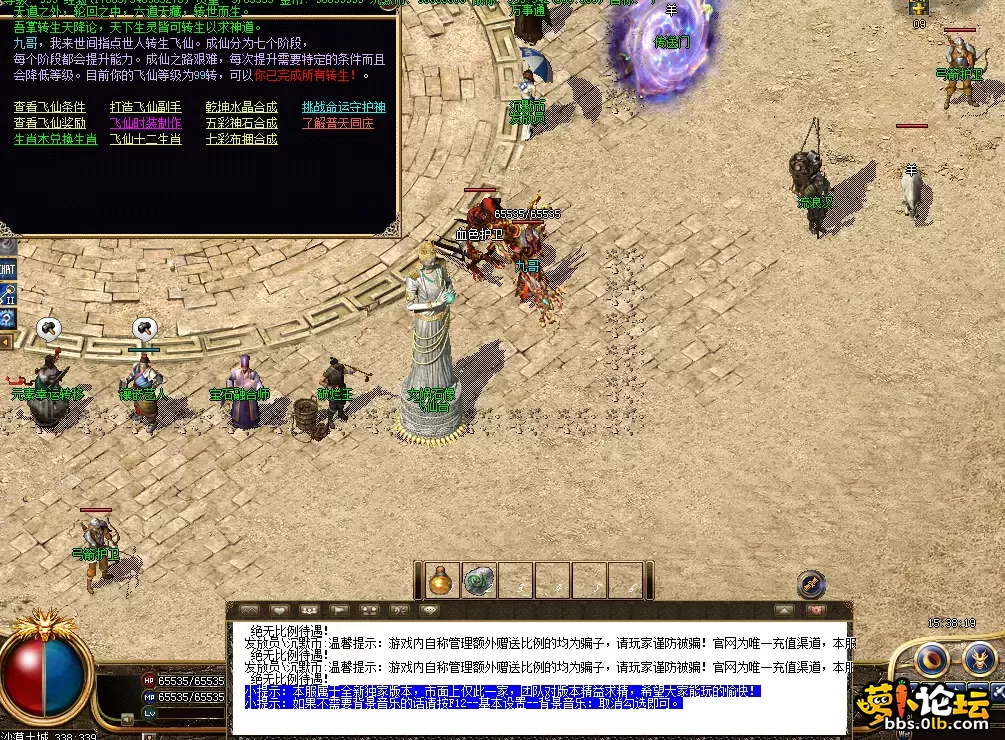Choose 五彩神石合成 option
Viewport: 1005px width, 740px height.
tap(241, 123)
